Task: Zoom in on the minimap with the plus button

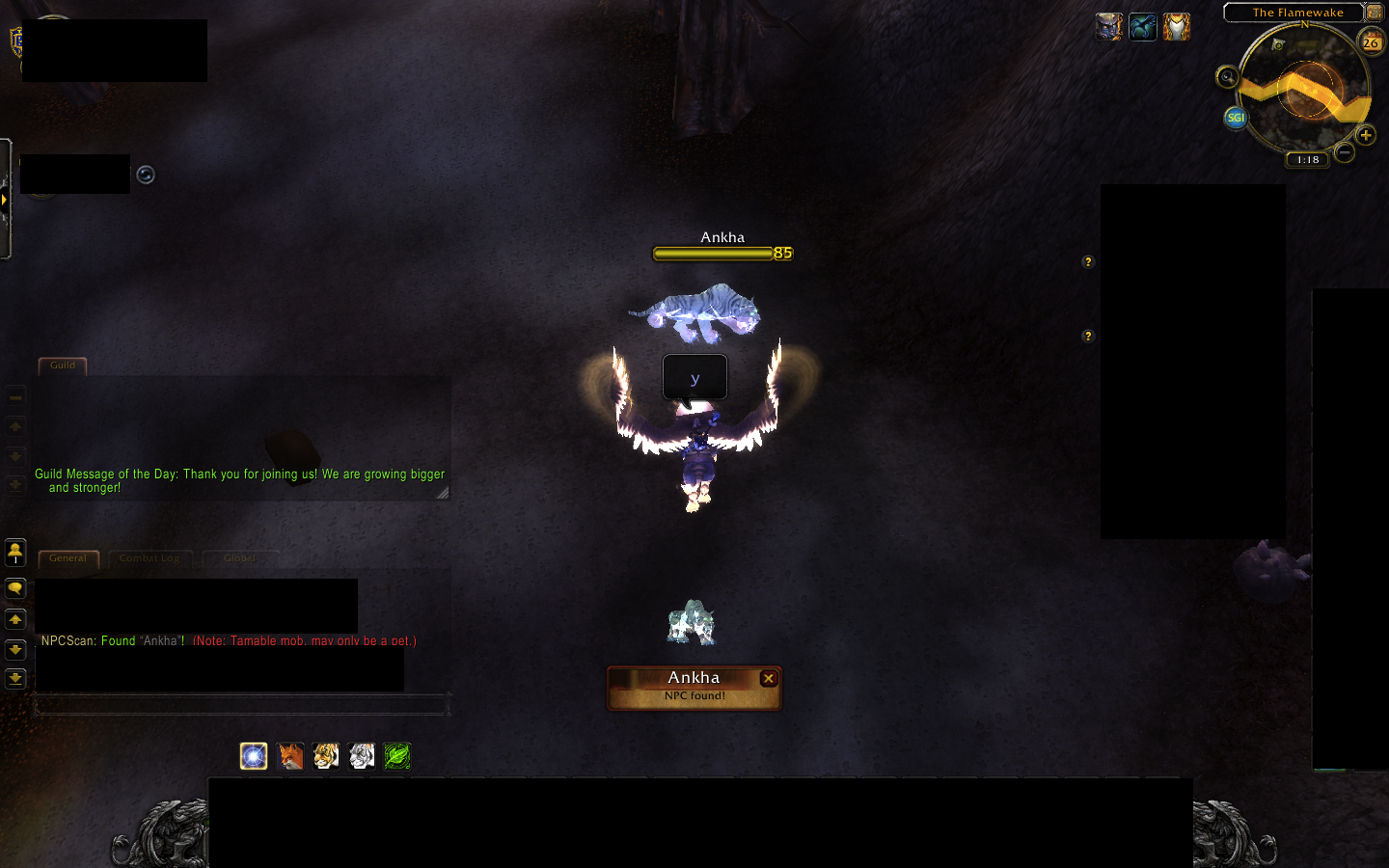Action: coord(1366,135)
